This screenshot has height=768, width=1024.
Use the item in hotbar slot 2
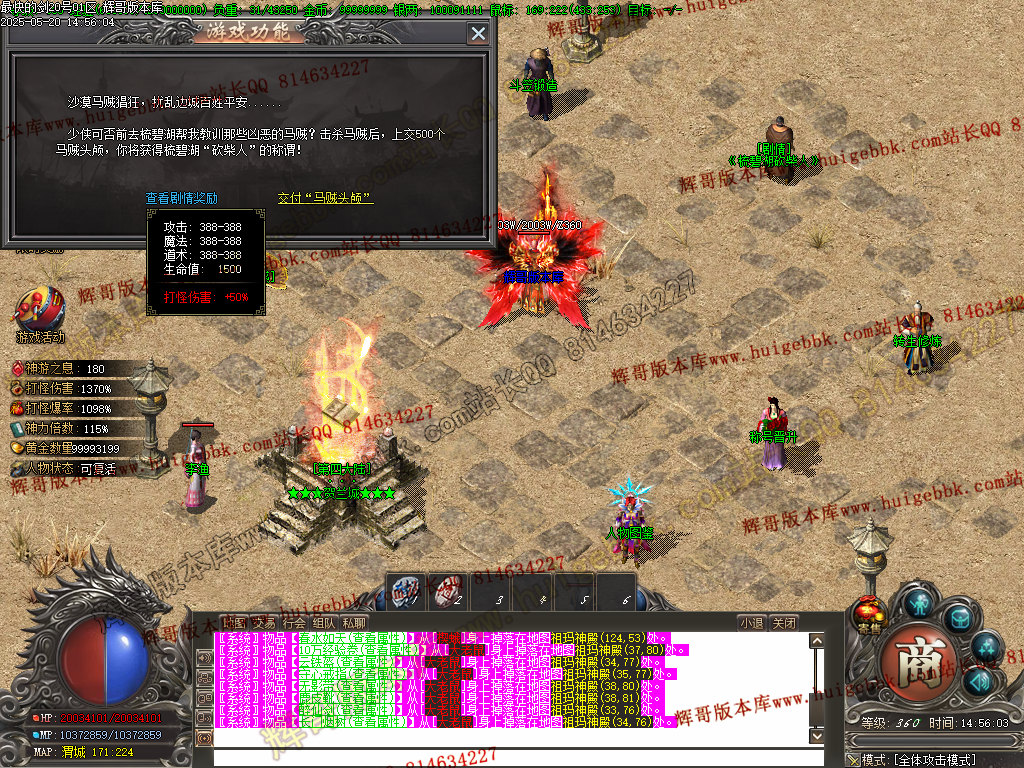click(447, 592)
